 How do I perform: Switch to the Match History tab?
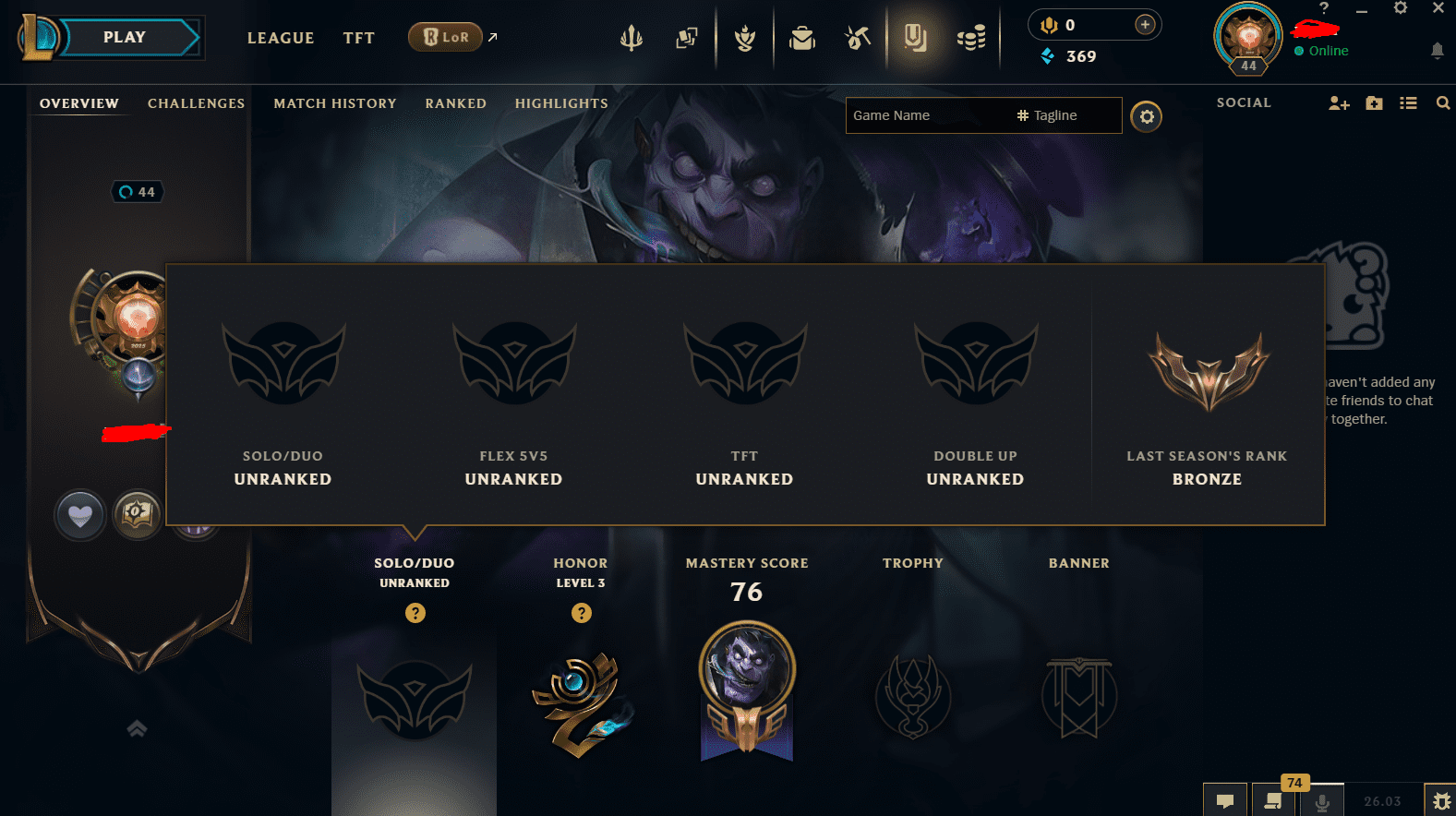334,102
